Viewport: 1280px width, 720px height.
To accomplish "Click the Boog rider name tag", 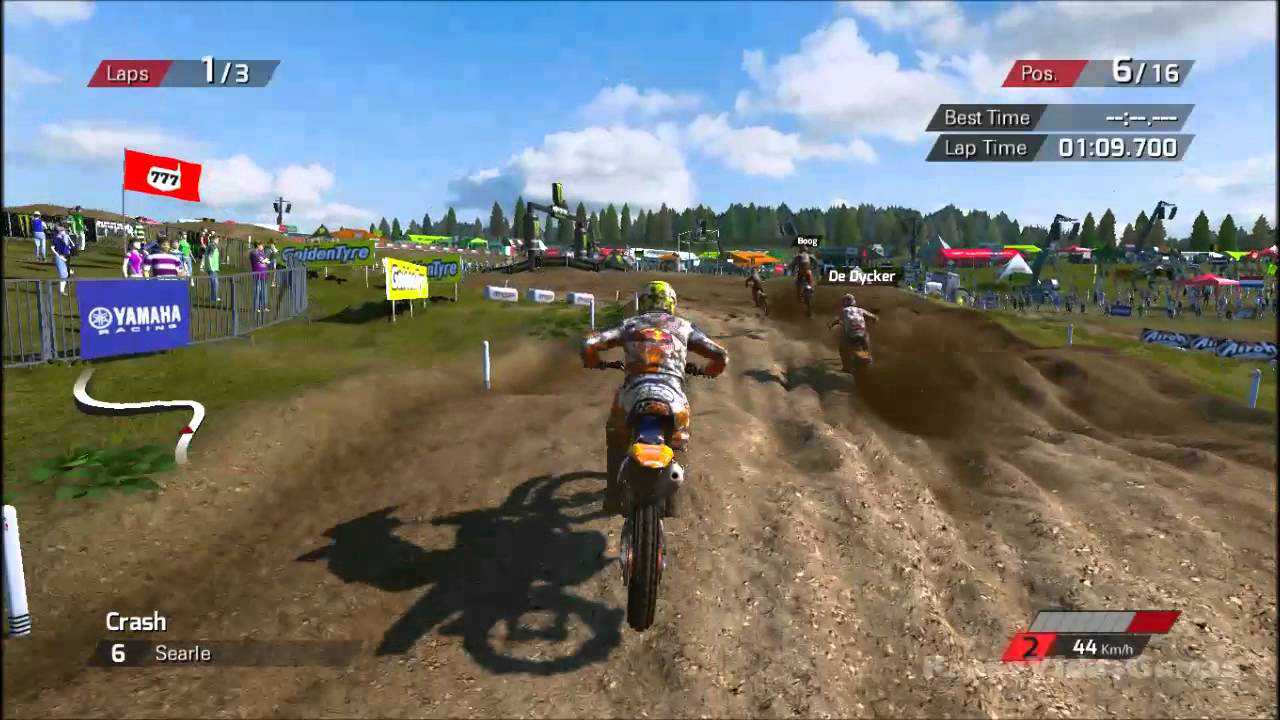I will click(x=806, y=241).
